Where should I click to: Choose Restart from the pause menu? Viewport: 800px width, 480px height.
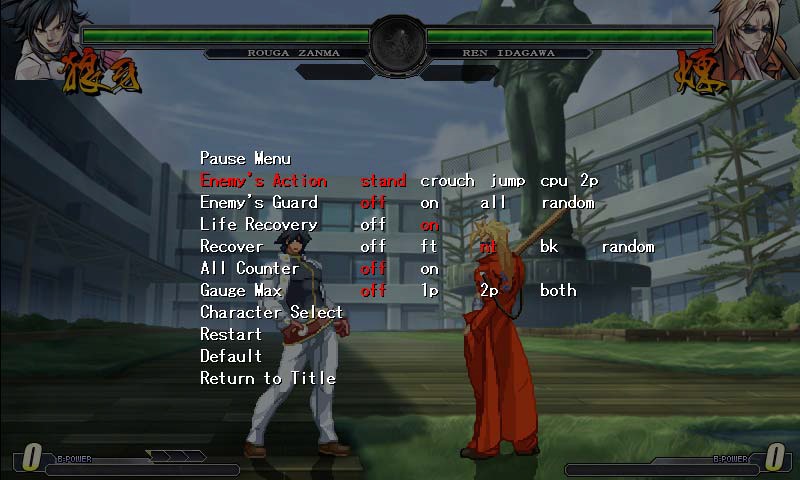pos(231,335)
